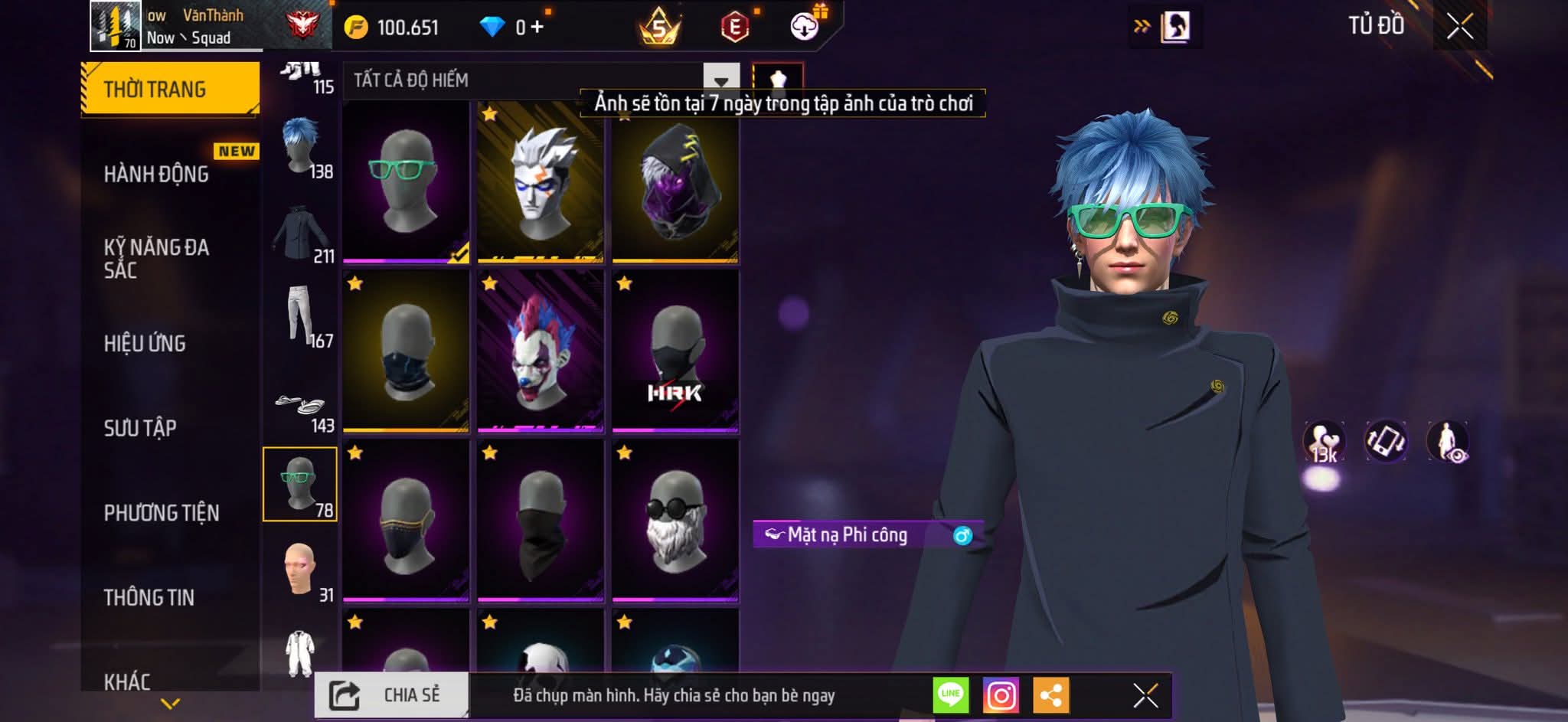The height and width of the screenshot is (722, 1568).
Task: Open the Hành Động menu entry
Action: [x=157, y=174]
